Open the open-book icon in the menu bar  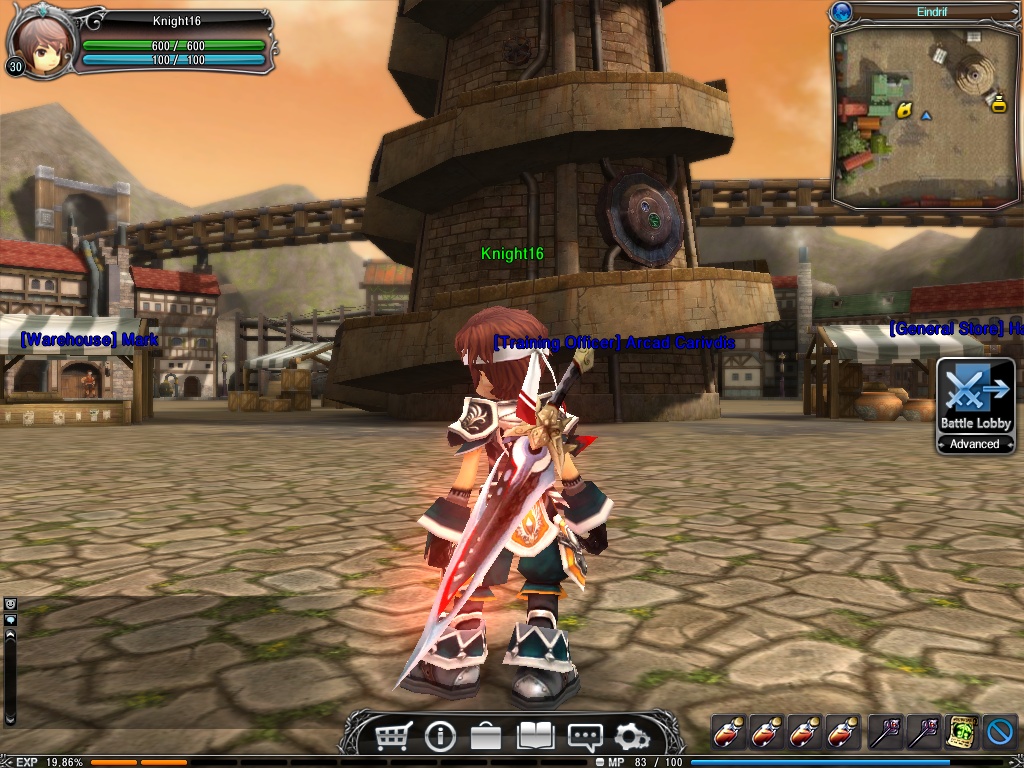tap(535, 737)
